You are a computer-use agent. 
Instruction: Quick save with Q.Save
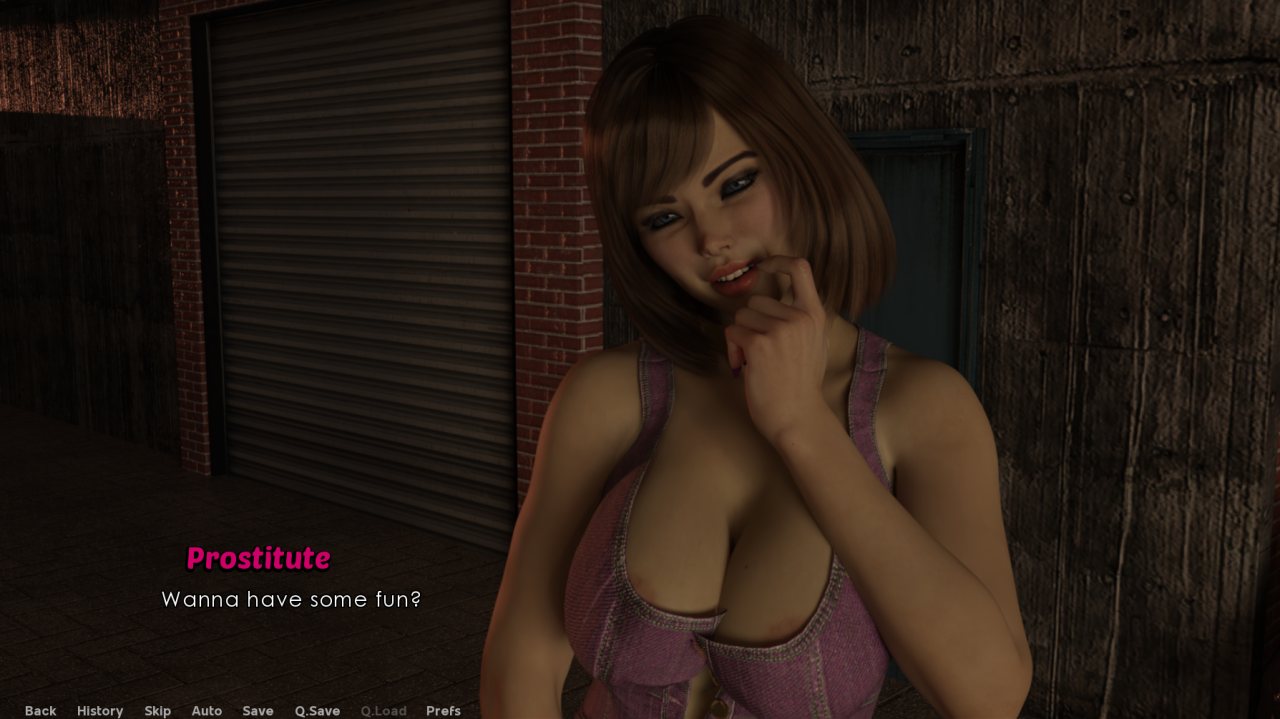[x=317, y=711]
